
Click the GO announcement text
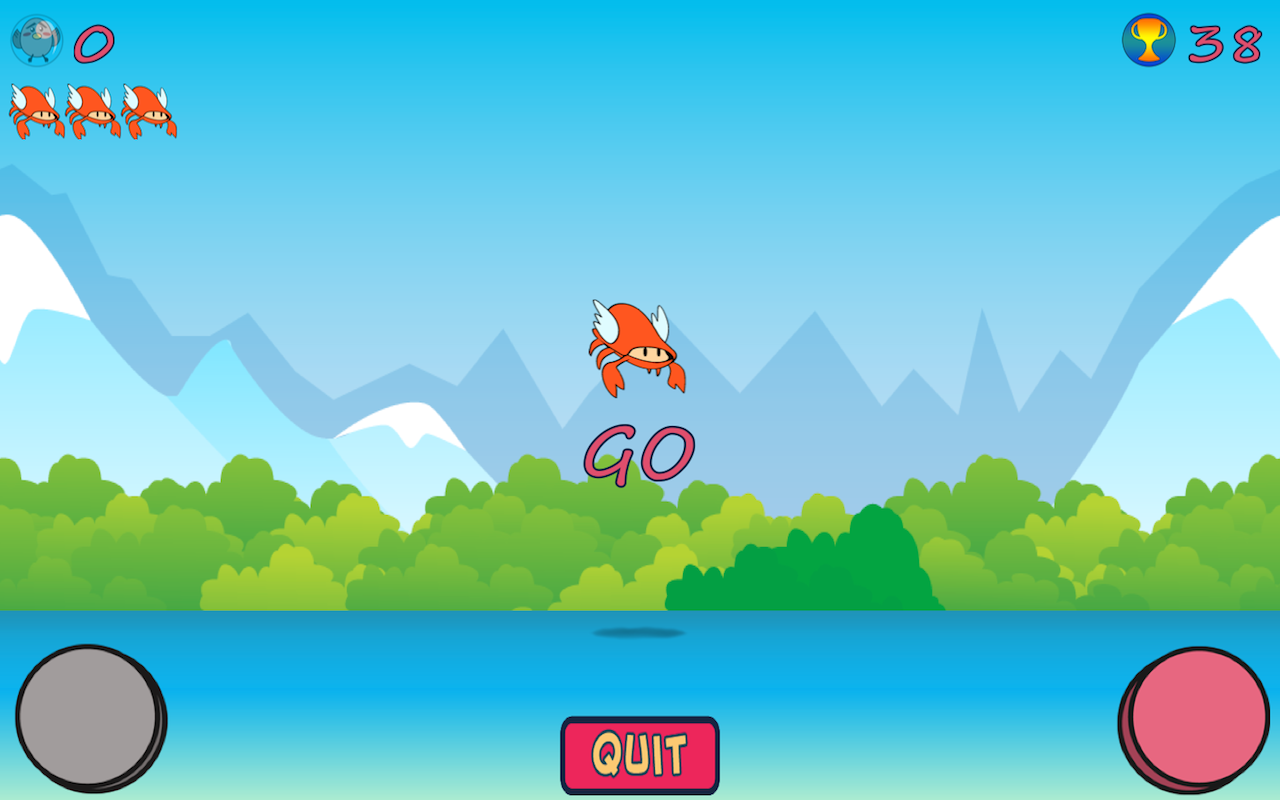pyautogui.click(x=639, y=453)
